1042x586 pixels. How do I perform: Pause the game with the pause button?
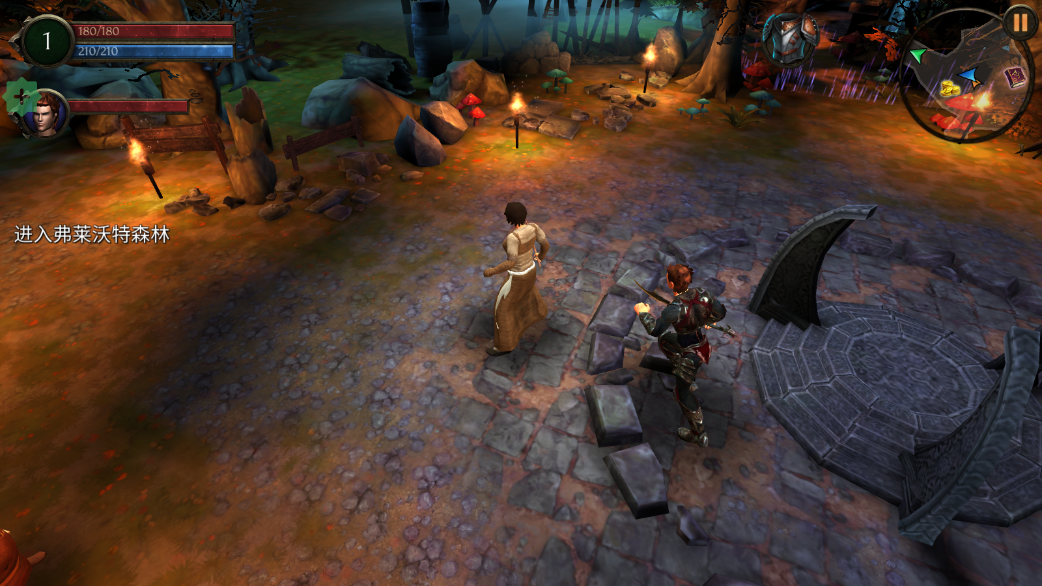(x=1020, y=22)
